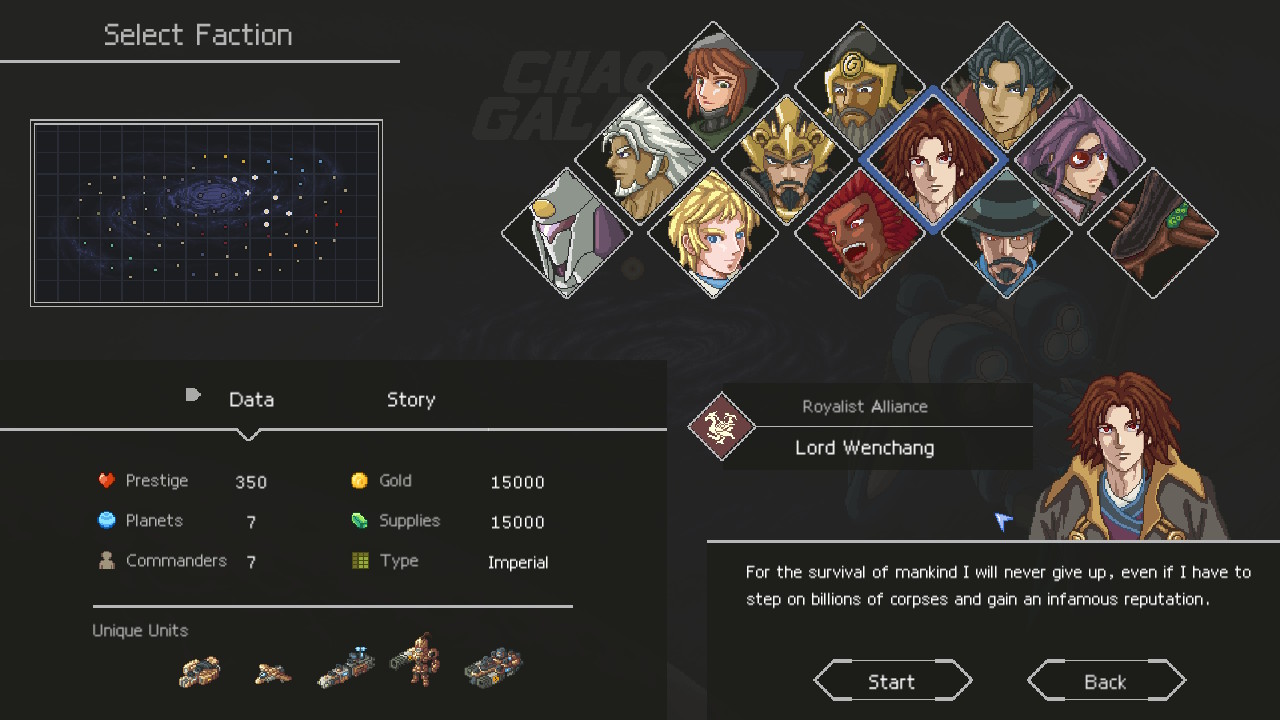
Task: Switch to the Story tab
Action: click(410, 399)
